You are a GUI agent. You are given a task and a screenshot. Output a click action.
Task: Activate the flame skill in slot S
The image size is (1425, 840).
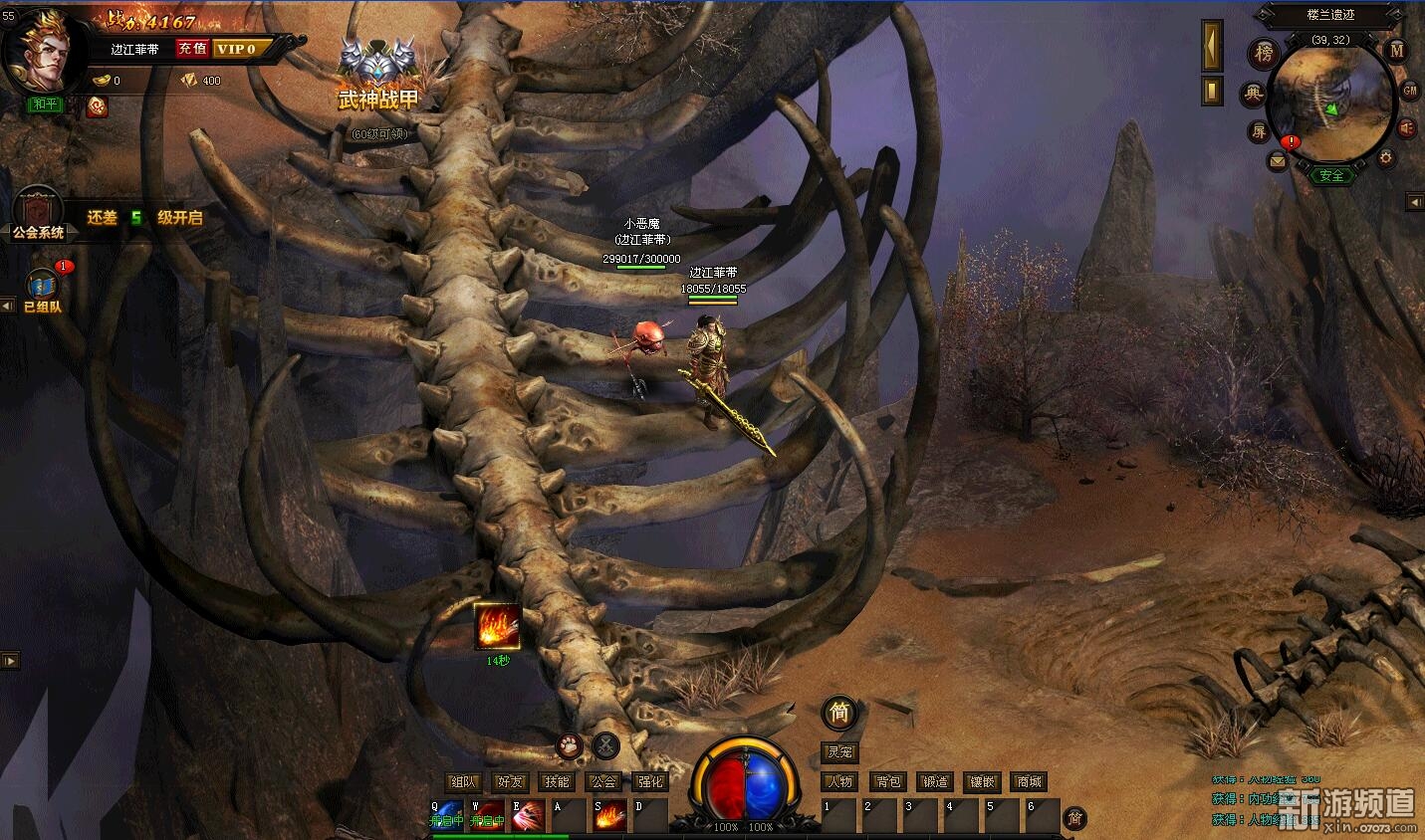click(x=610, y=816)
